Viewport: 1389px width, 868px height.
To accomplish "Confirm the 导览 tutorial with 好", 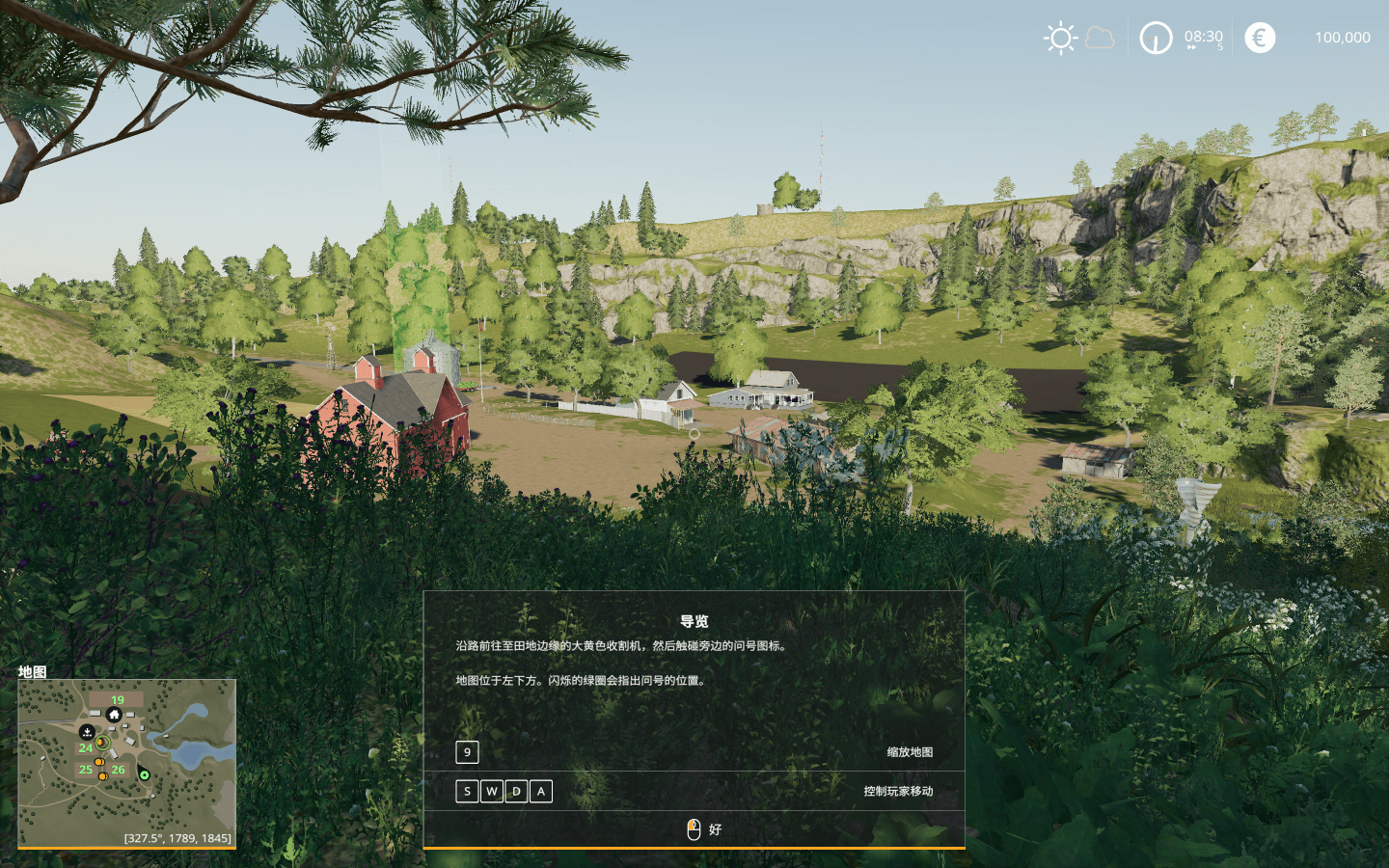I will [x=704, y=829].
